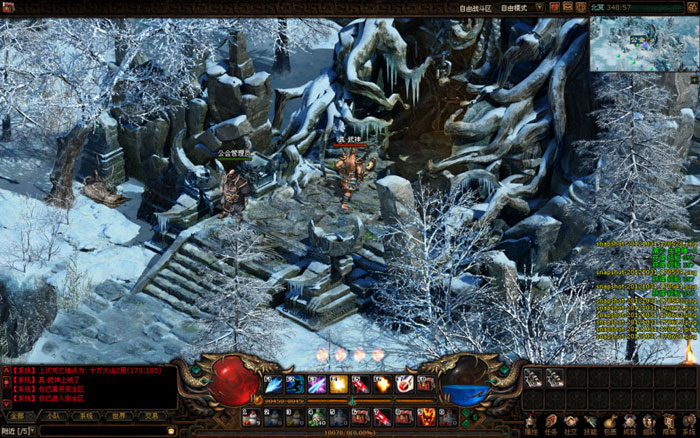
Task: Open the 社交 social menu
Action: 571,424
